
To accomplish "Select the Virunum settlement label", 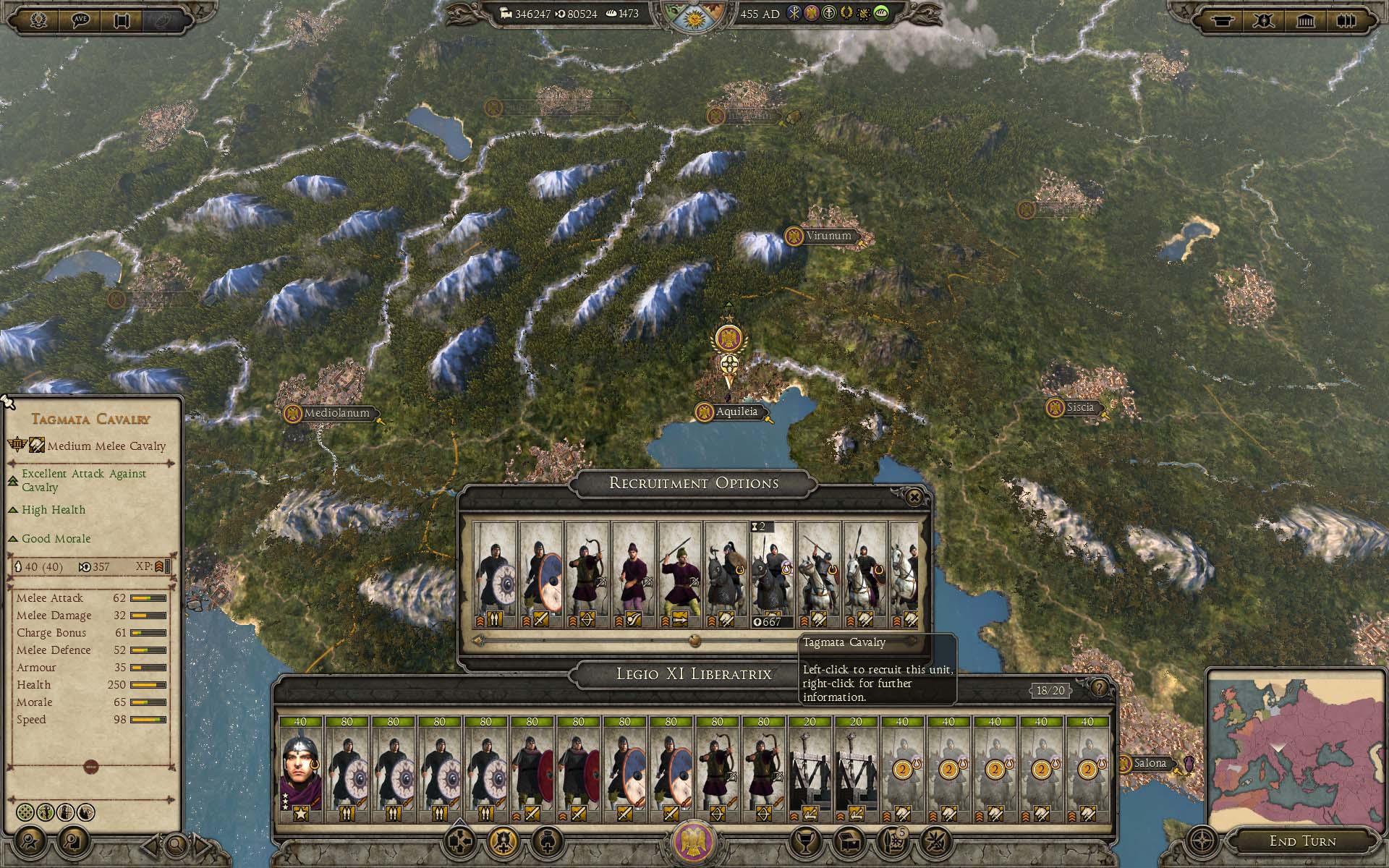I will (828, 236).
